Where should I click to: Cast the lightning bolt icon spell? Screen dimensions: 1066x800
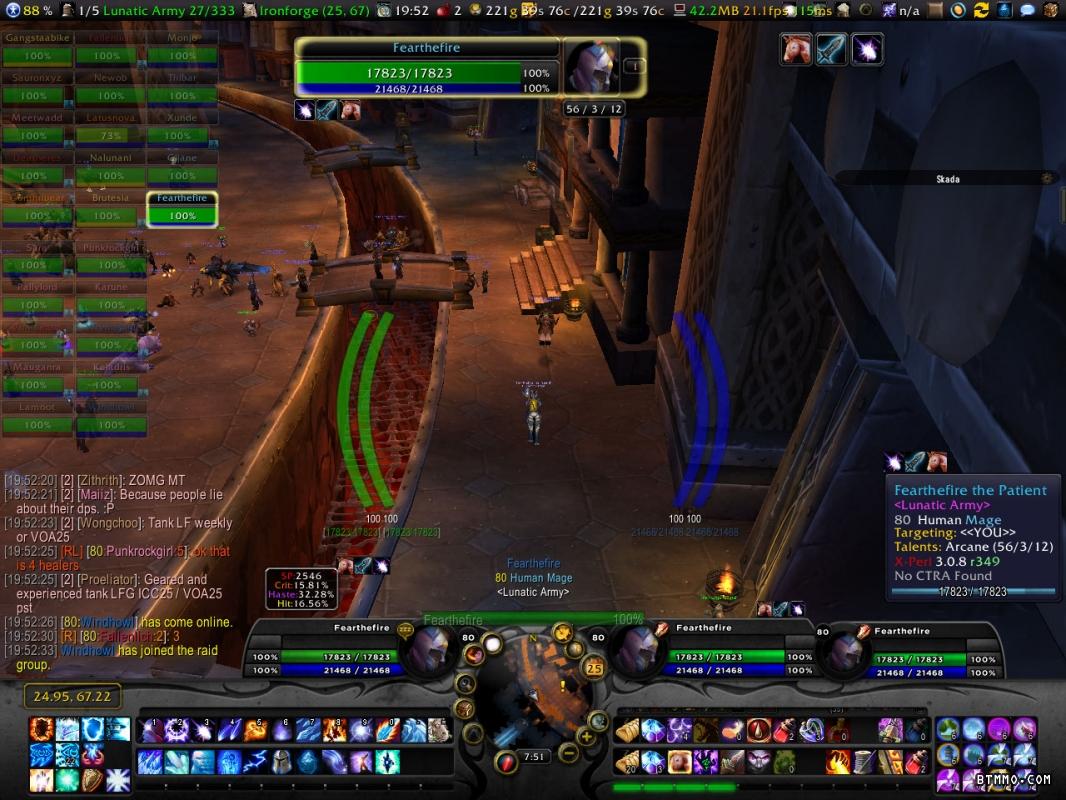click(256, 762)
